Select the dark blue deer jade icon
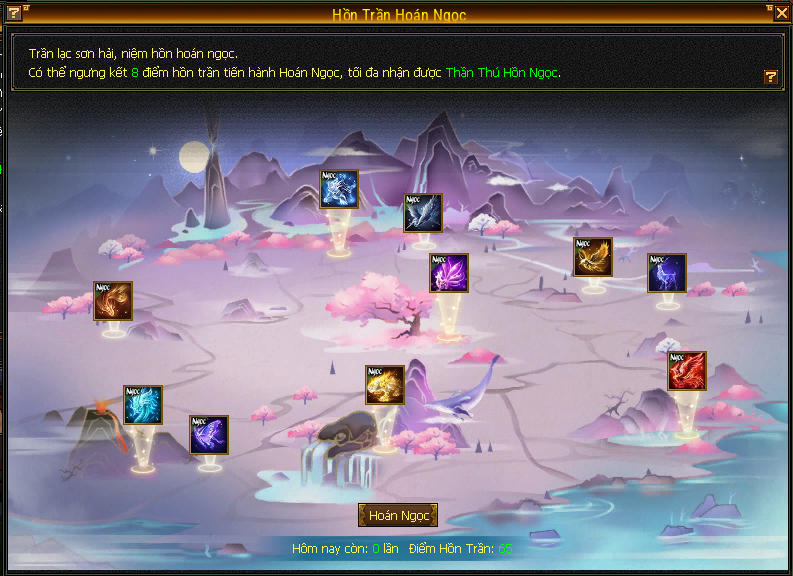 point(667,272)
